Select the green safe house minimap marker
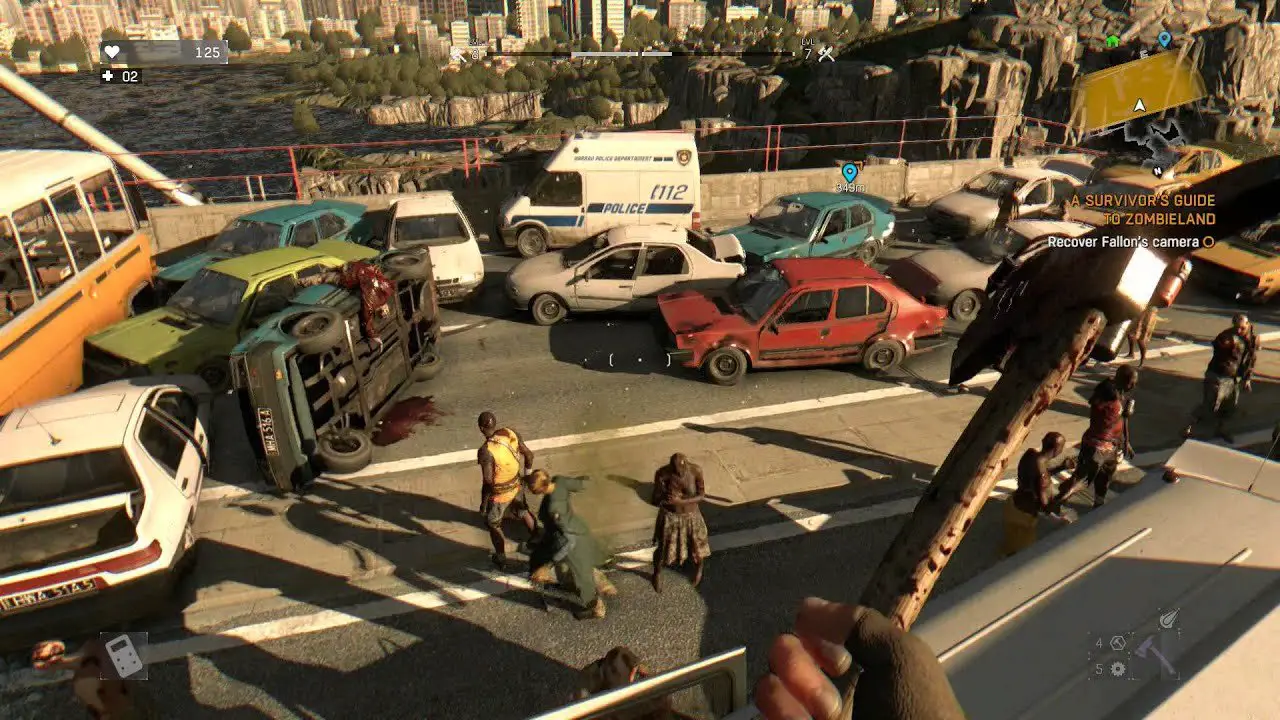Viewport: 1280px width, 720px height. point(1112,41)
